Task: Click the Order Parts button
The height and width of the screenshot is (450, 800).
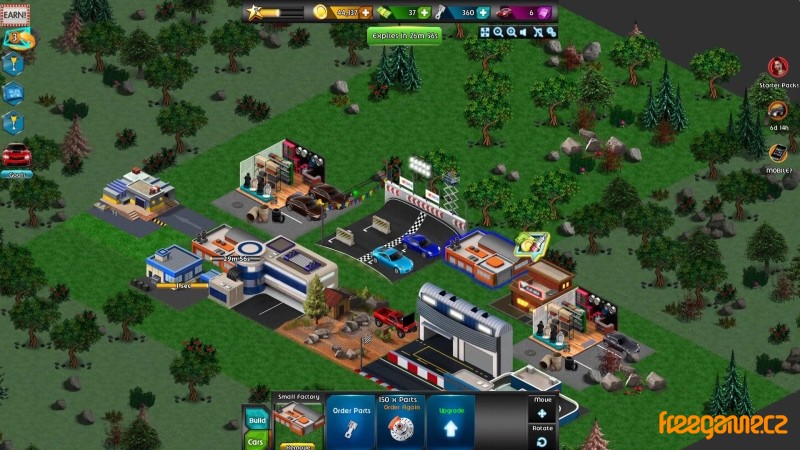Action: pyautogui.click(x=352, y=420)
